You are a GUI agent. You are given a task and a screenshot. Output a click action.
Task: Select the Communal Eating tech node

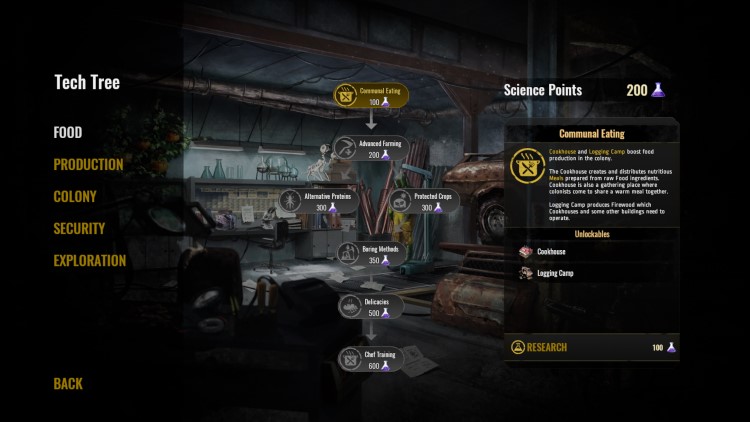(x=371, y=96)
